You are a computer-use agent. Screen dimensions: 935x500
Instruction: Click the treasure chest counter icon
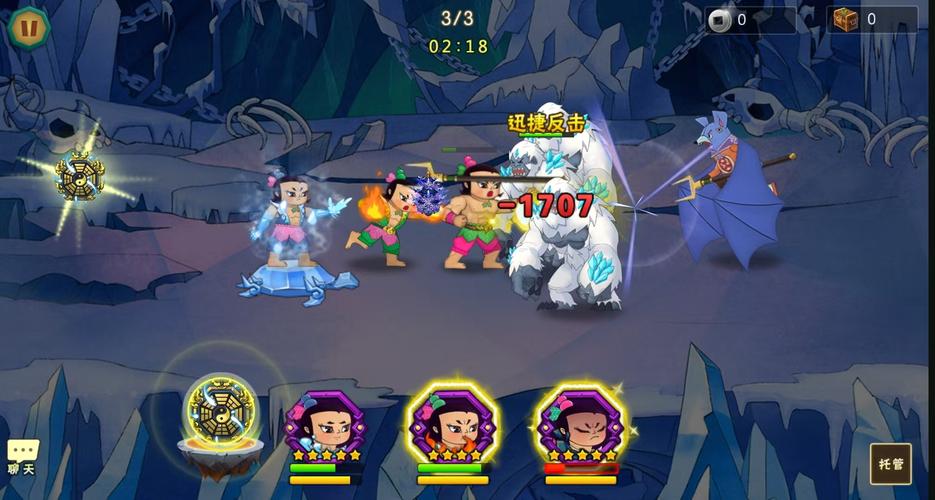pos(846,19)
